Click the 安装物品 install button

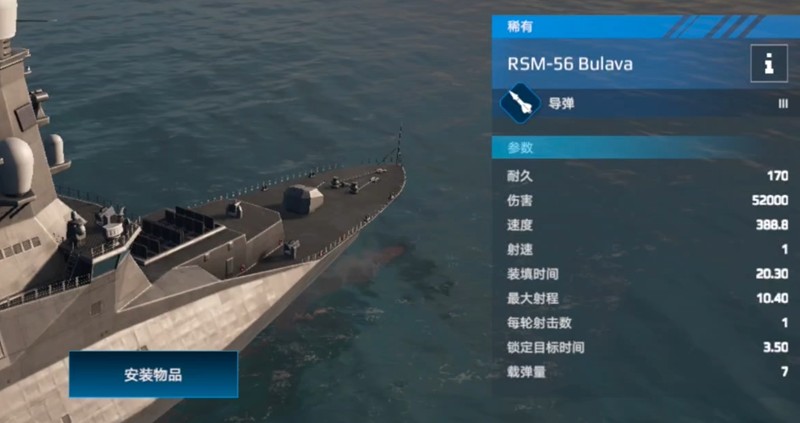153,375
